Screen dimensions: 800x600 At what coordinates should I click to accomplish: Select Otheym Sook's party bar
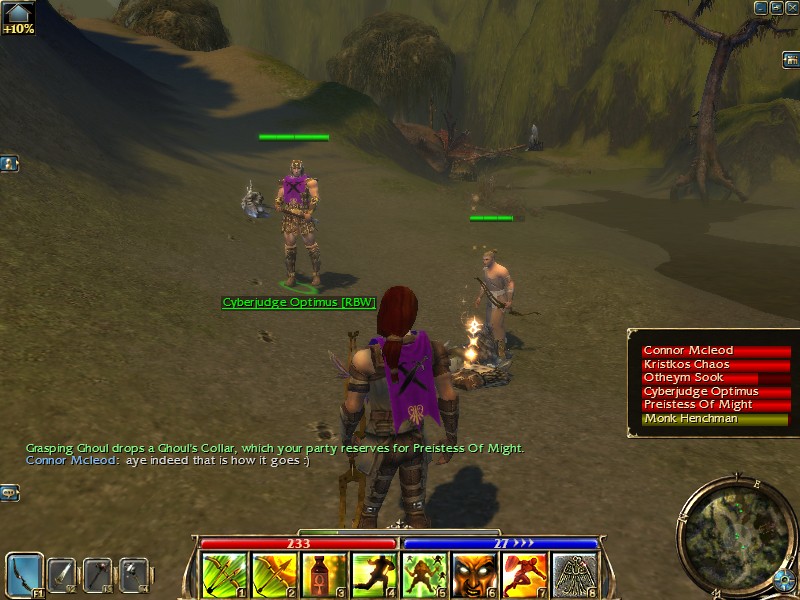coord(715,378)
